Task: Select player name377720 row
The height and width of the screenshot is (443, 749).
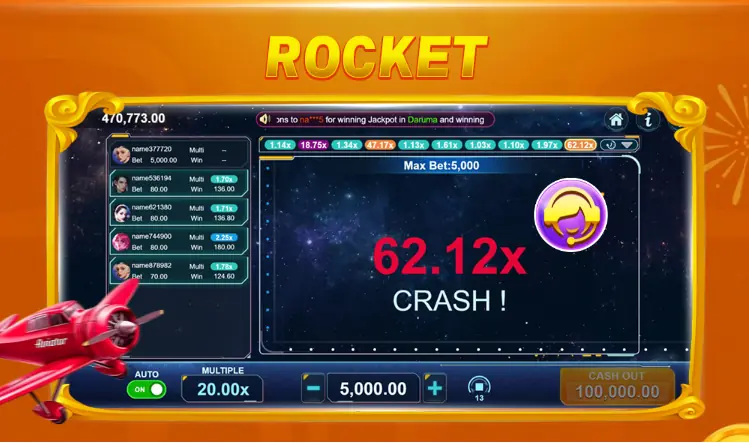Action: 176,154
